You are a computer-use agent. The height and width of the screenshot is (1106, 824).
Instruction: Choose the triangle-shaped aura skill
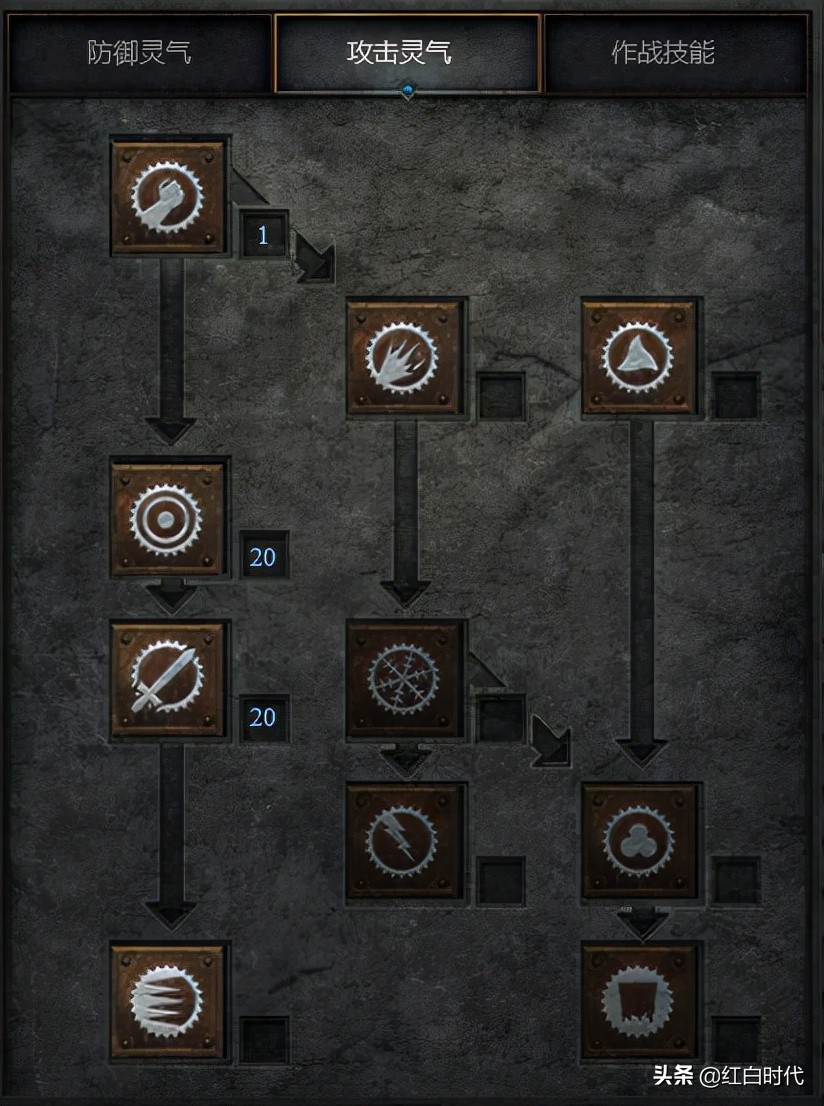click(x=640, y=358)
